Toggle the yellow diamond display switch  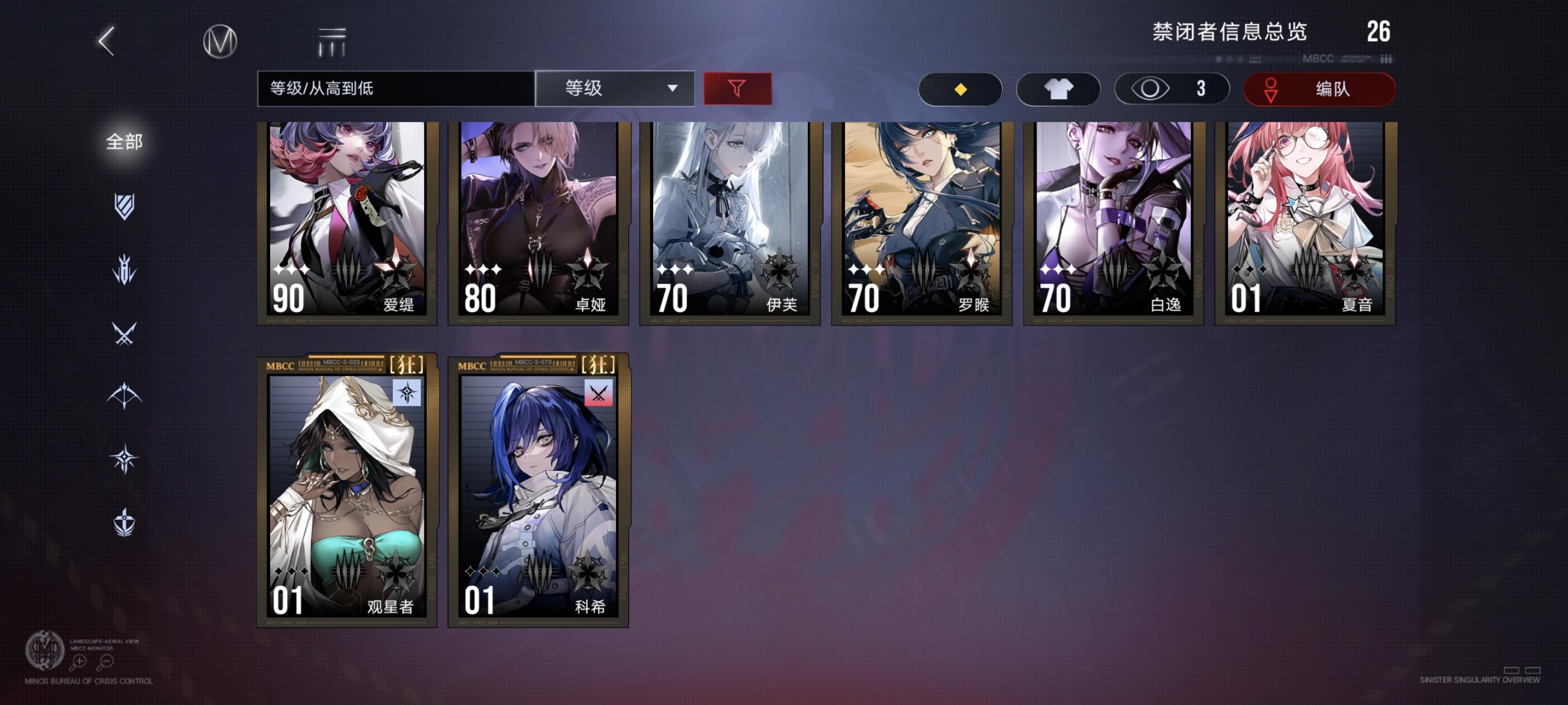pyautogui.click(x=961, y=88)
